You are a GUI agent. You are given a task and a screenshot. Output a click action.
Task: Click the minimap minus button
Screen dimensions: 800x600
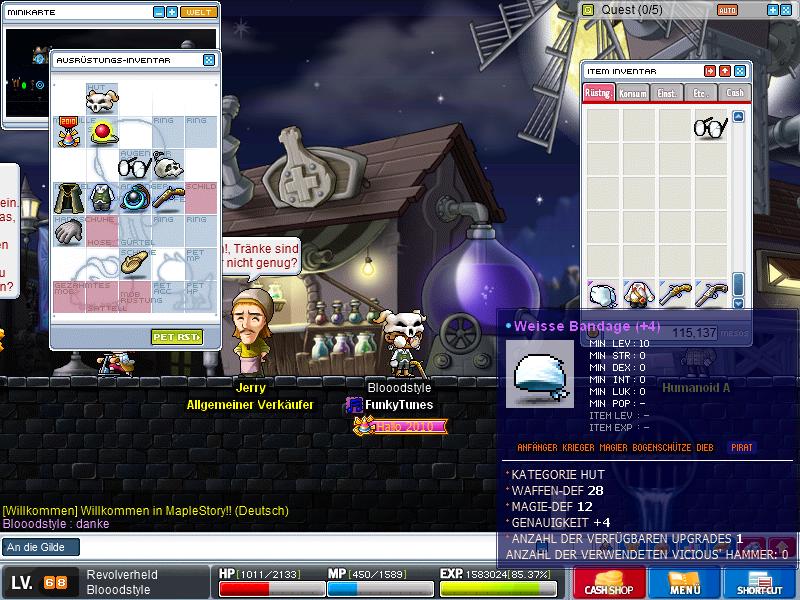pos(159,12)
